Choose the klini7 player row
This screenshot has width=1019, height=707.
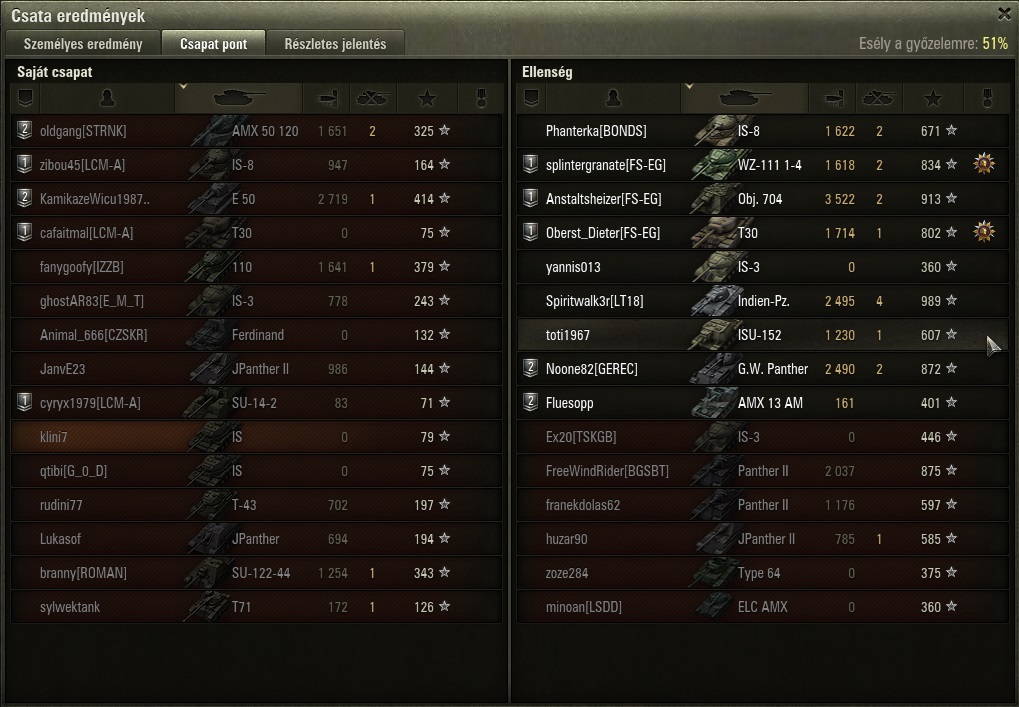point(255,437)
